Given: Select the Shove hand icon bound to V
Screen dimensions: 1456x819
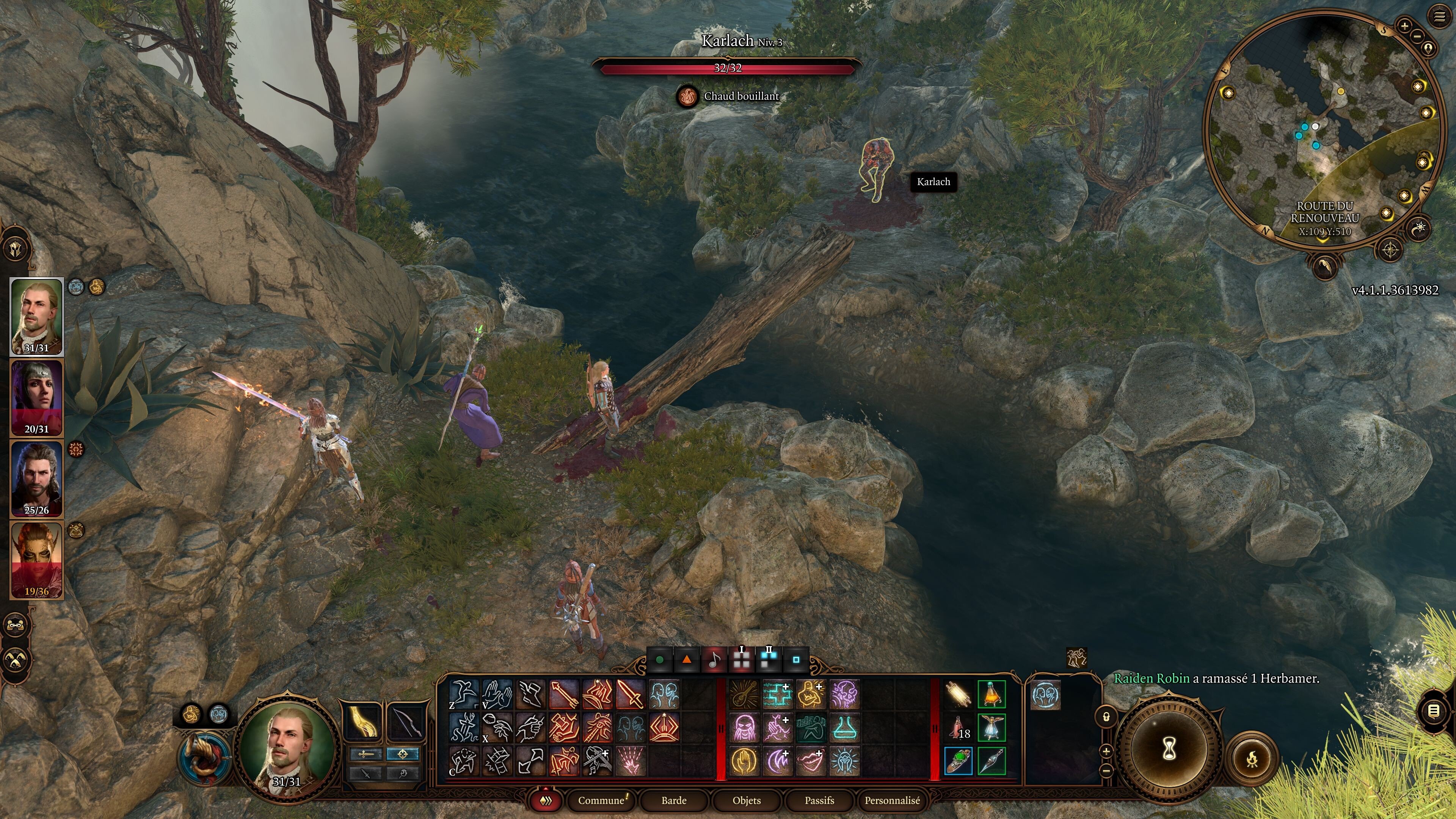Looking at the screenshot, I should [x=496, y=693].
